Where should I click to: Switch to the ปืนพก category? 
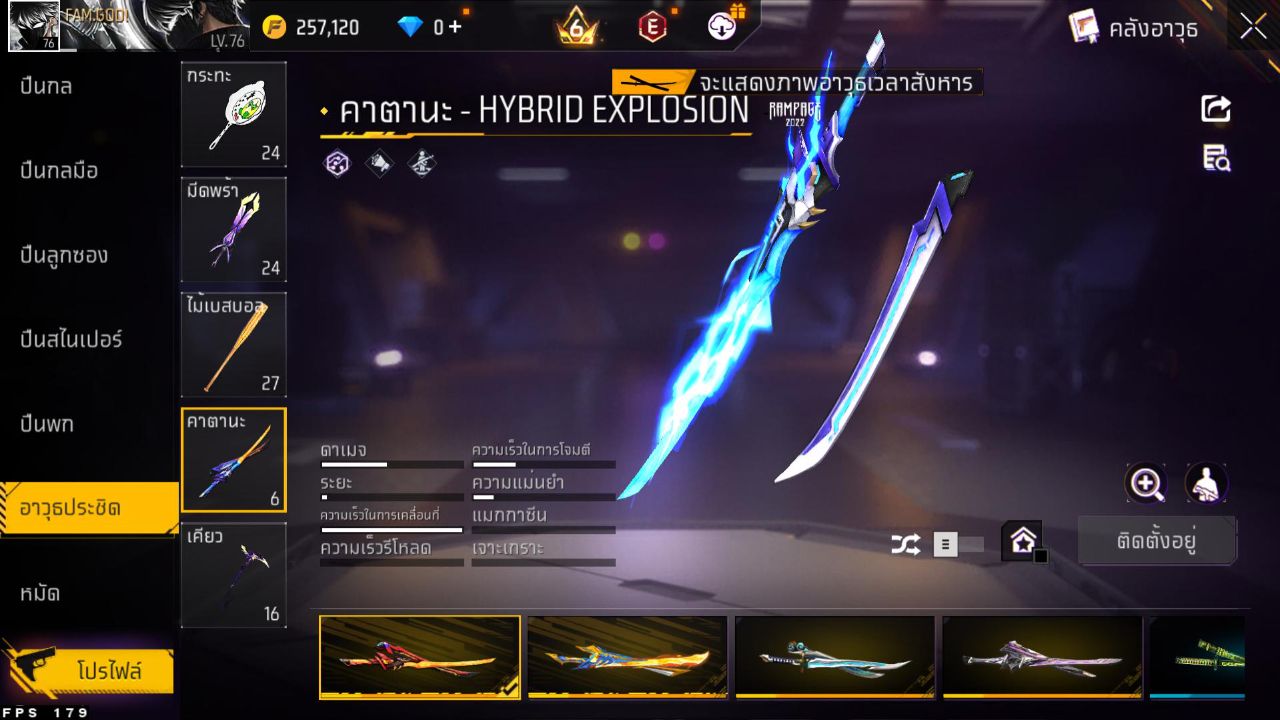pos(47,424)
